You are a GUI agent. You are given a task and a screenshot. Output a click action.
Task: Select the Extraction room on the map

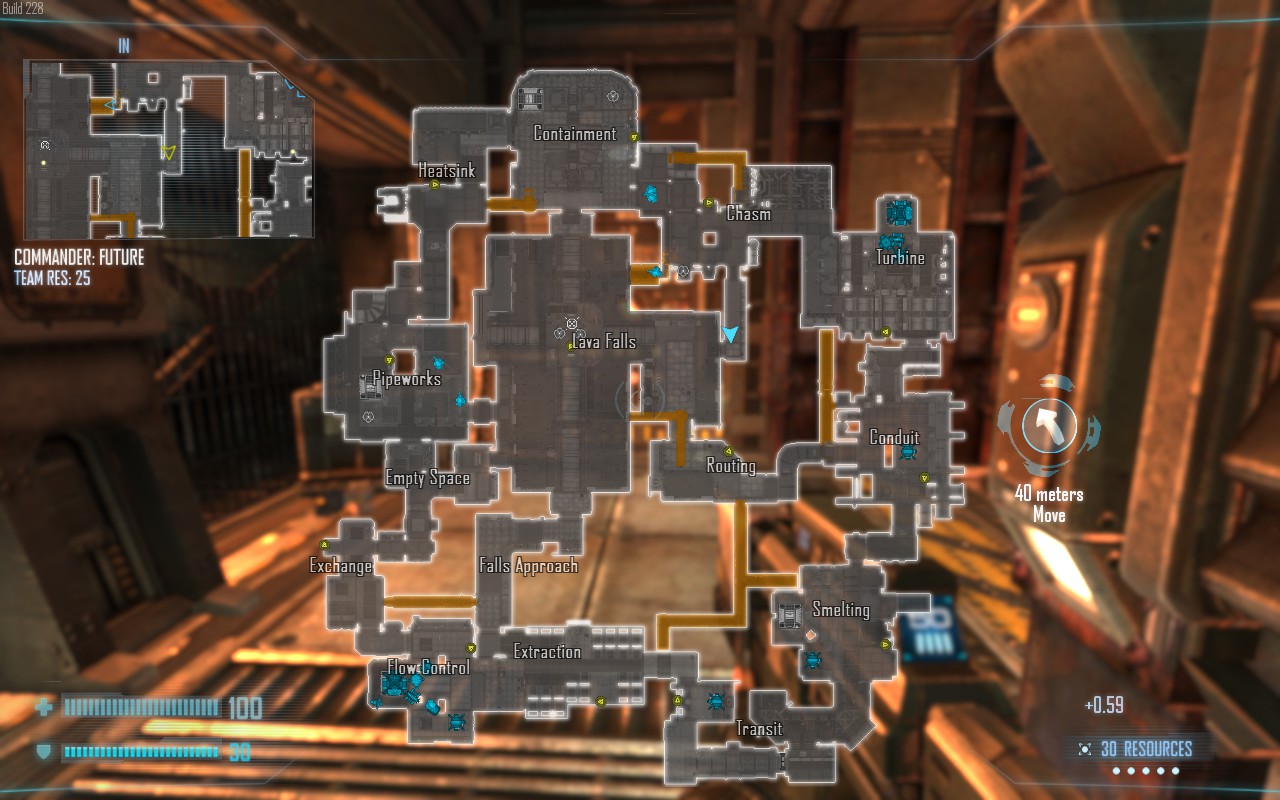[x=547, y=652]
